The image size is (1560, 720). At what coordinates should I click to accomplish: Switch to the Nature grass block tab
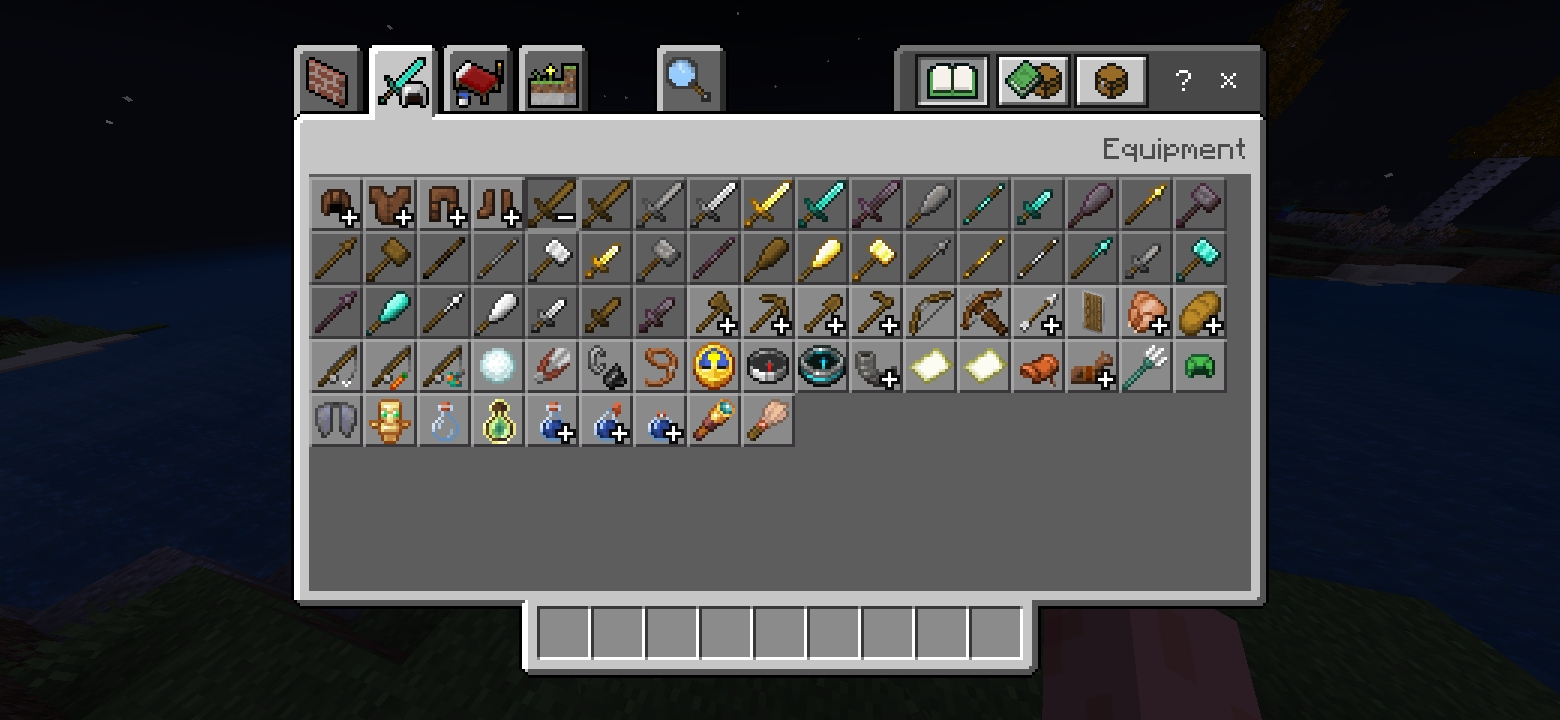tap(553, 81)
